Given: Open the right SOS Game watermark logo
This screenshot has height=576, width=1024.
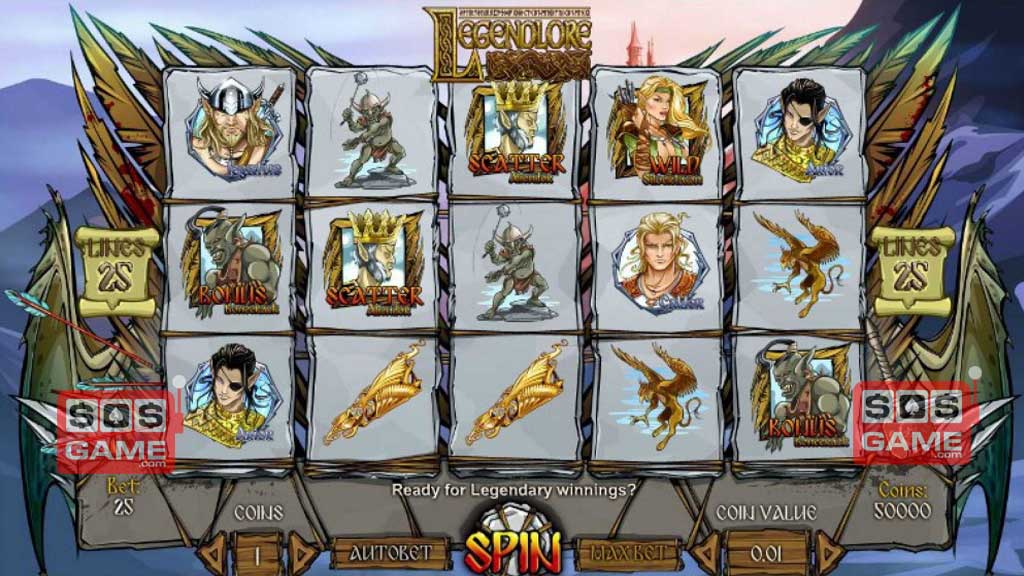Looking at the screenshot, I should [x=913, y=424].
